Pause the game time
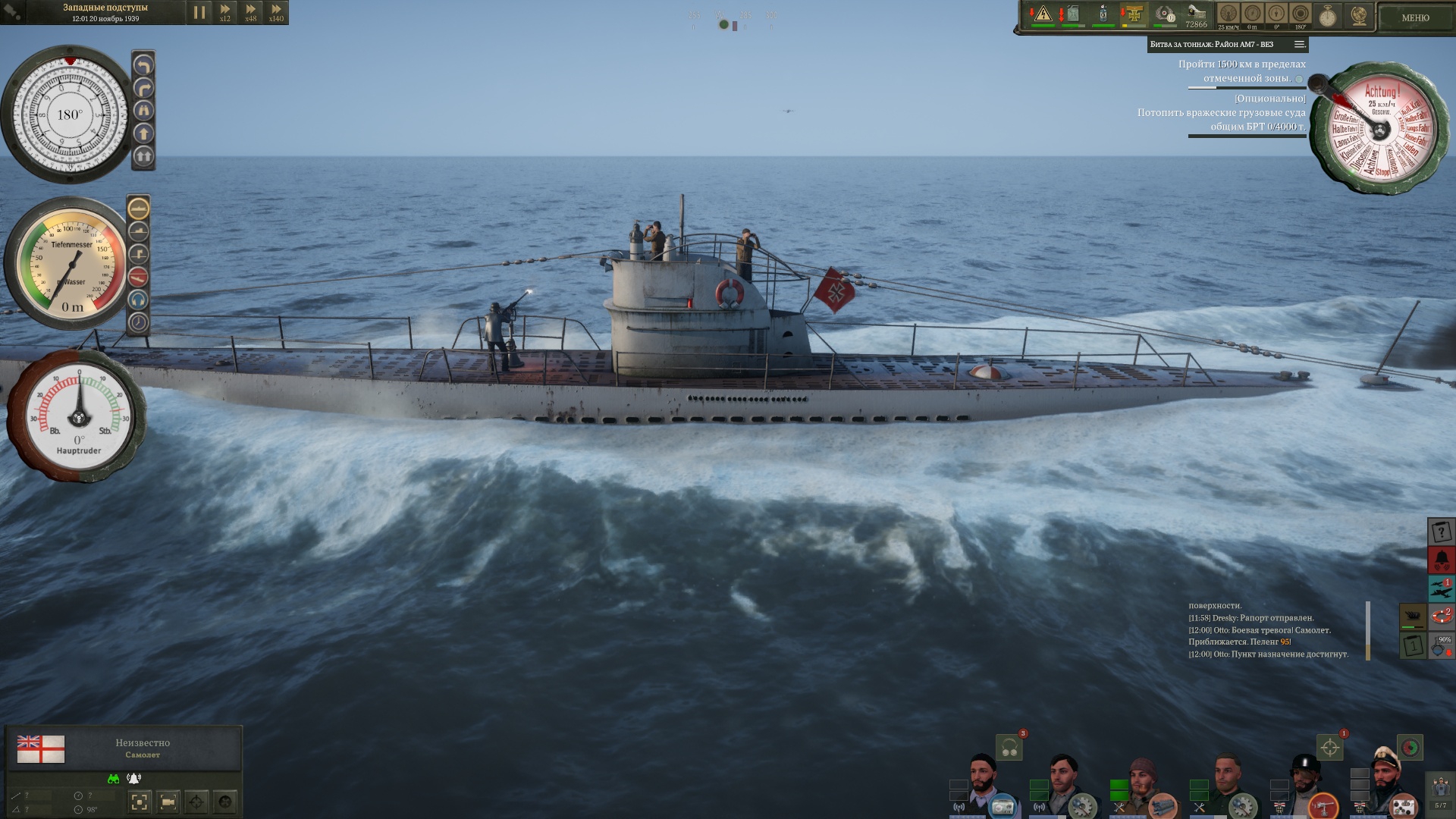 199,12
